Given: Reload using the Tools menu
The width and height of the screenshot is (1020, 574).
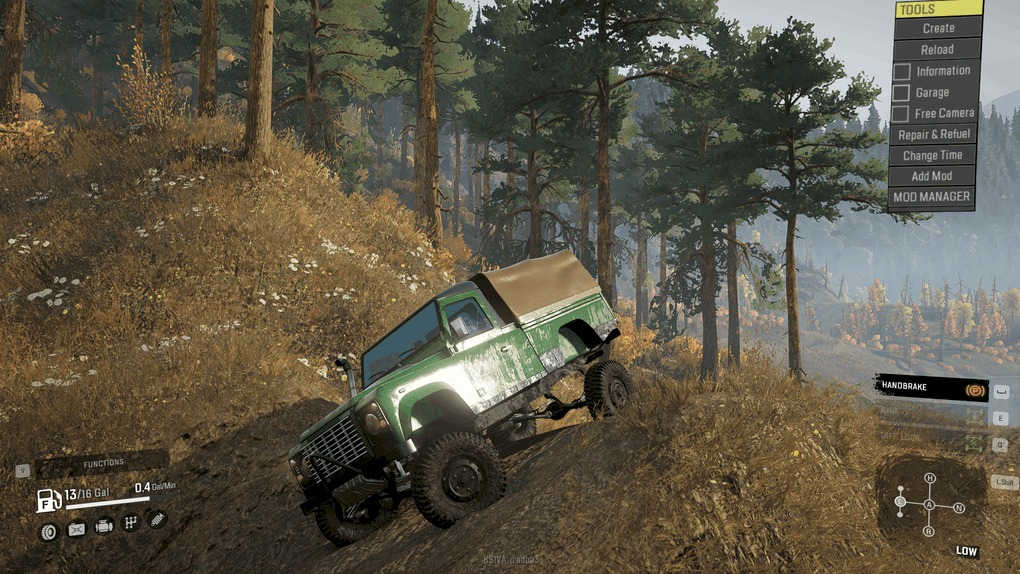Looking at the screenshot, I should click(937, 49).
